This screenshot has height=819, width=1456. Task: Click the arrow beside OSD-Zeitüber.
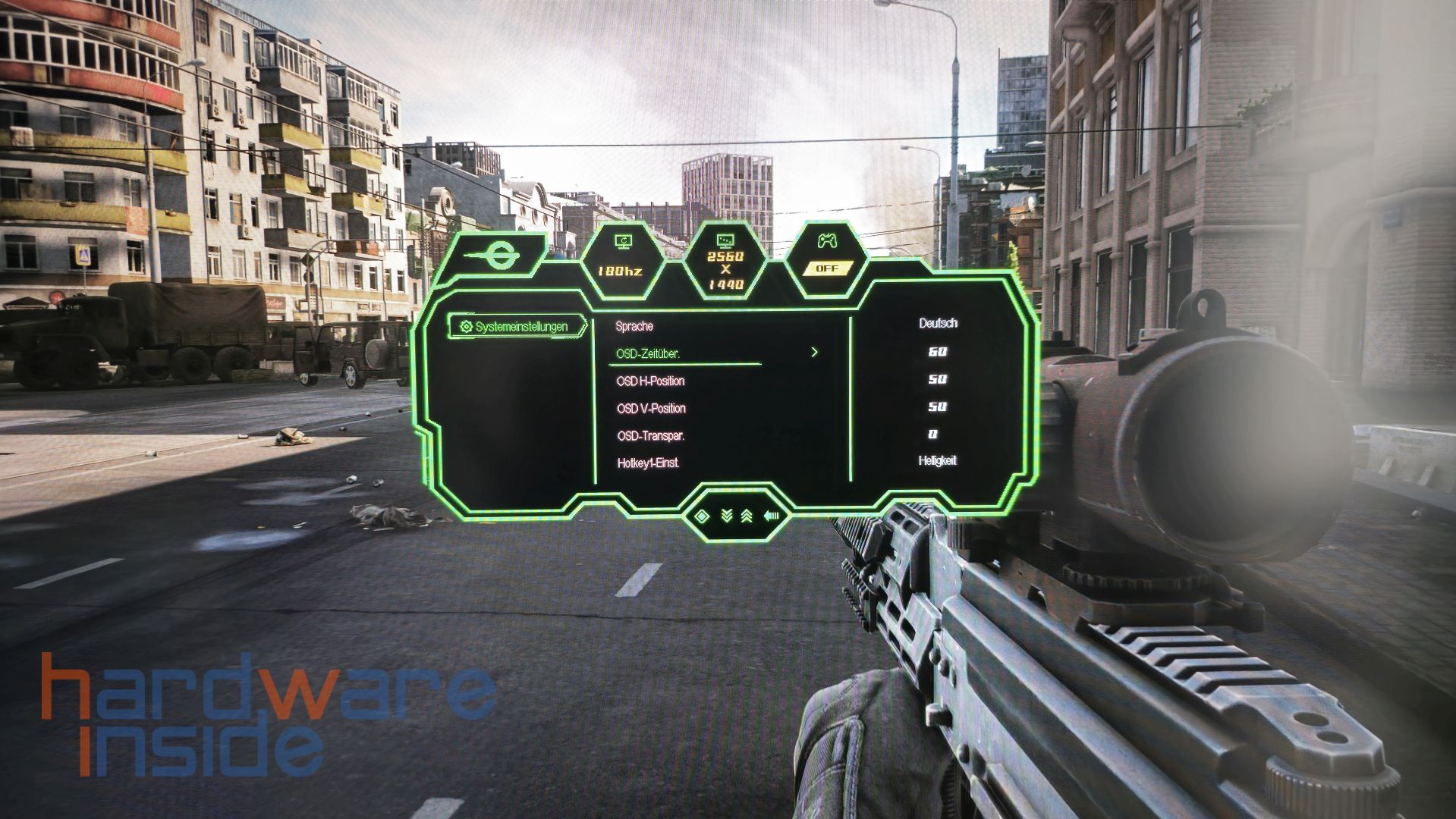[x=814, y=353]
